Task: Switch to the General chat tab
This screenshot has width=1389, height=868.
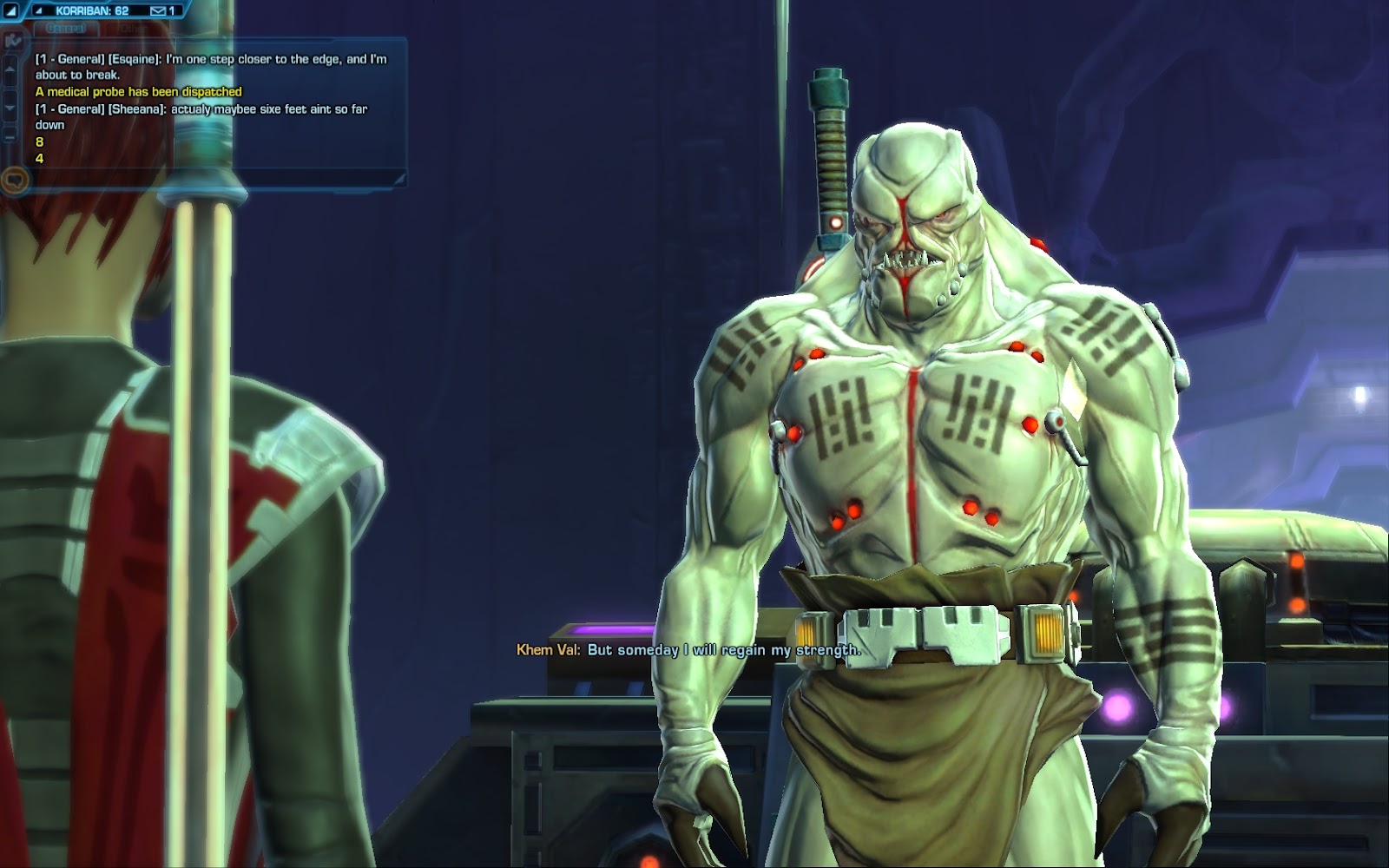Action: coord(66,28)
